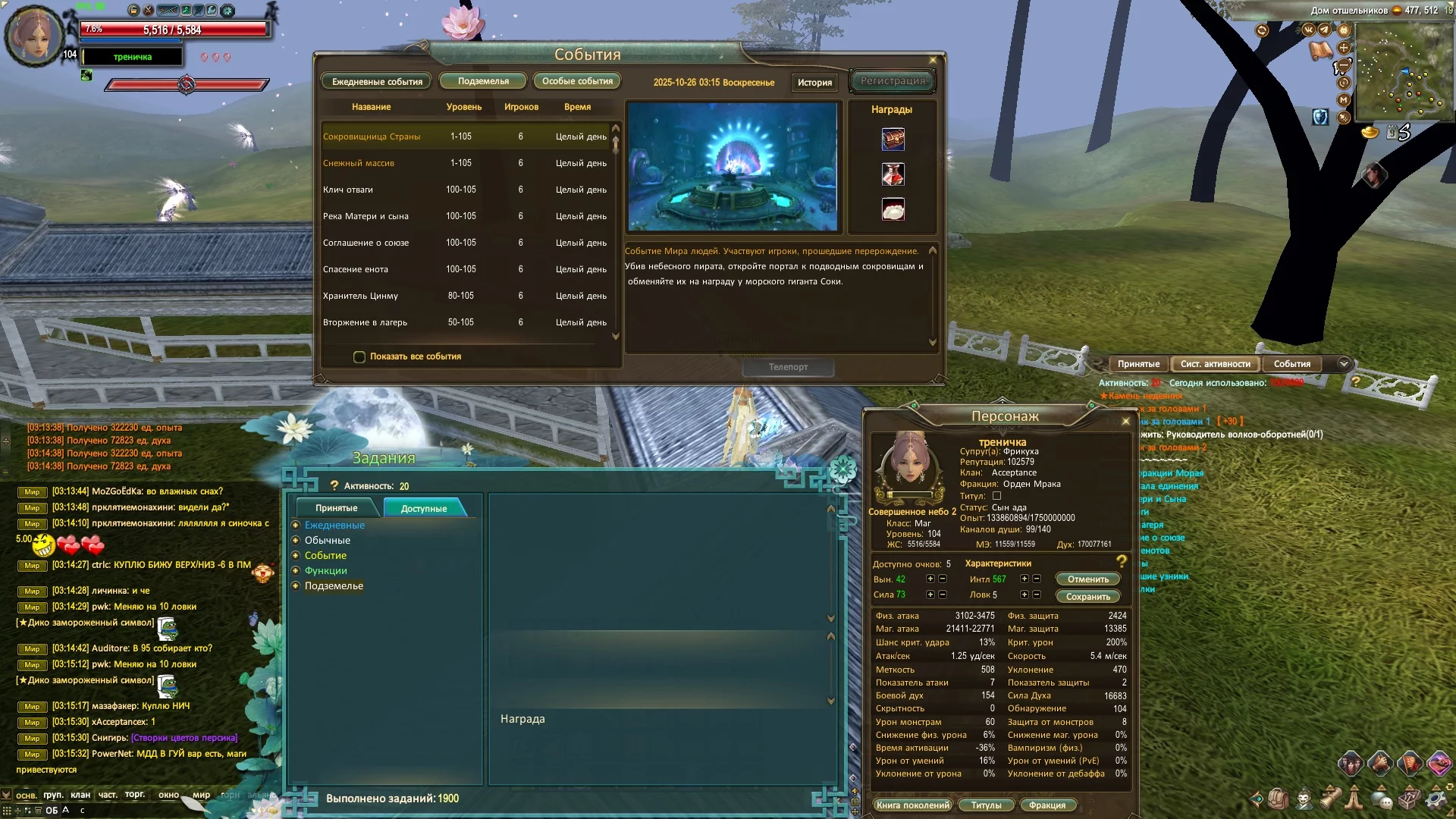Open the Книга поколений
Viewport: 1456px width, 819px height.
click(912, 805)
